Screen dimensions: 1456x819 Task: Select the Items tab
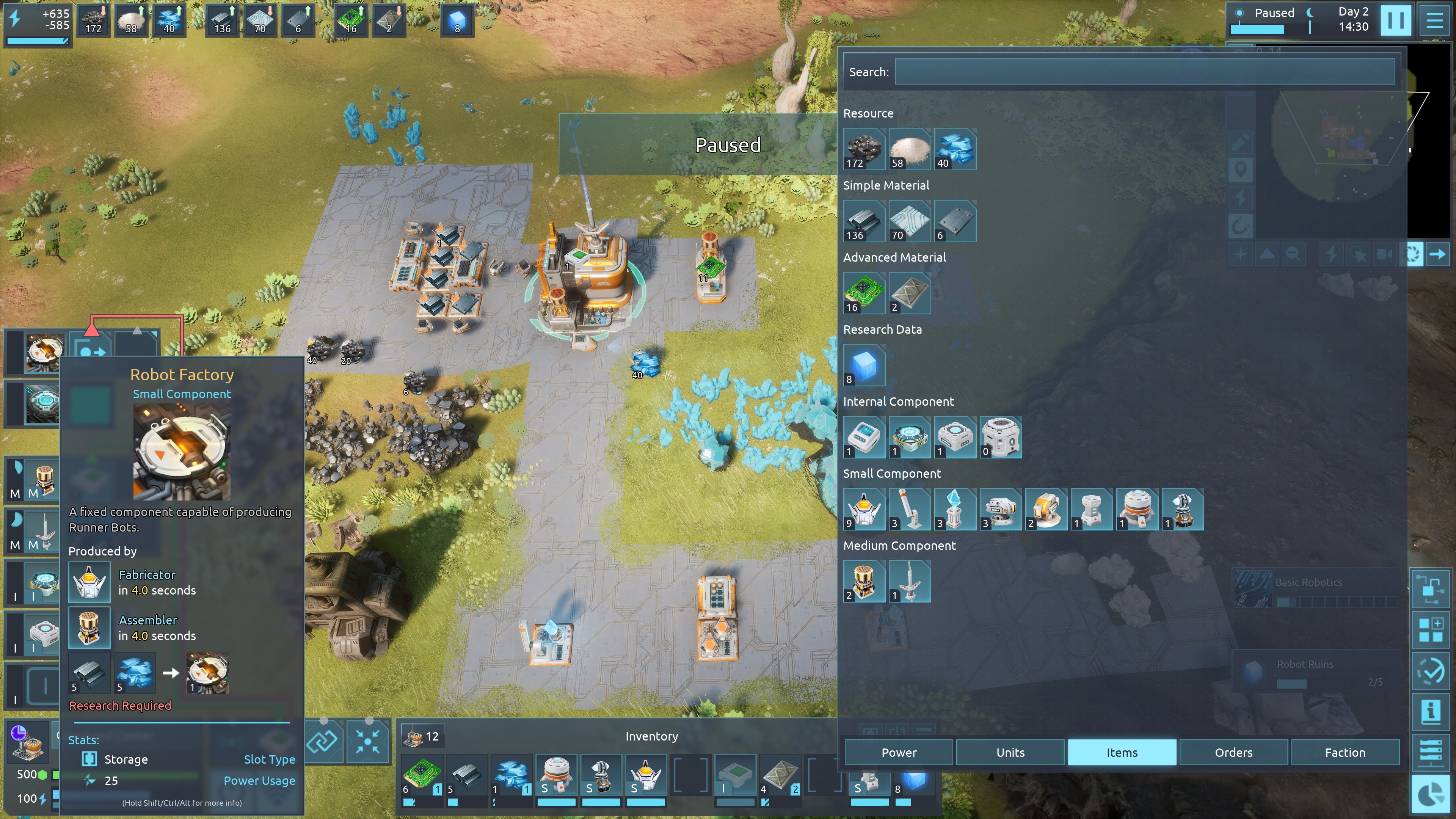point(1122,752)
